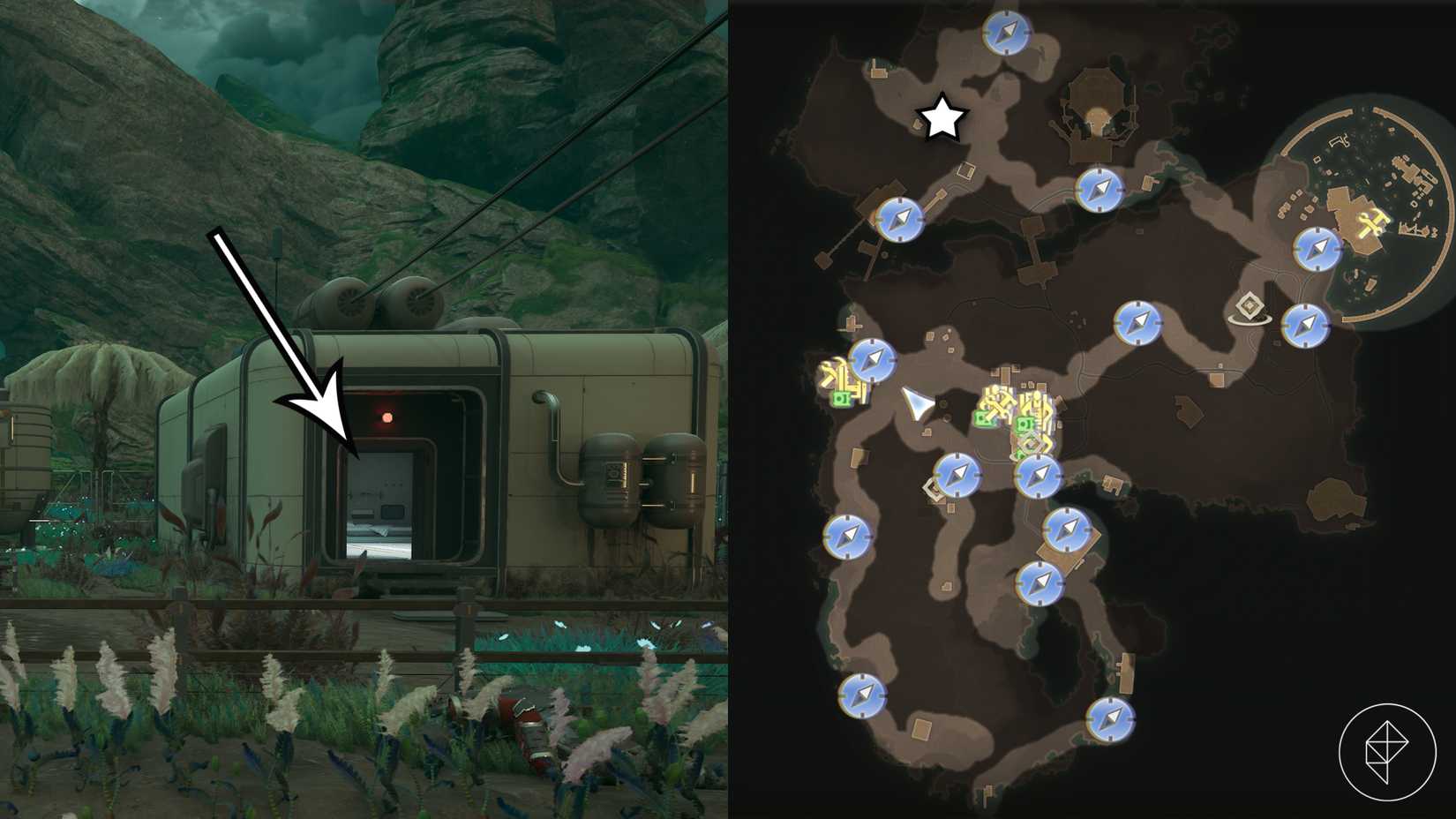This screenshot has height=819, width=1456.
Task: Click the diamond-shaped marker left of the central compass
Action: [x=931, y=486]
